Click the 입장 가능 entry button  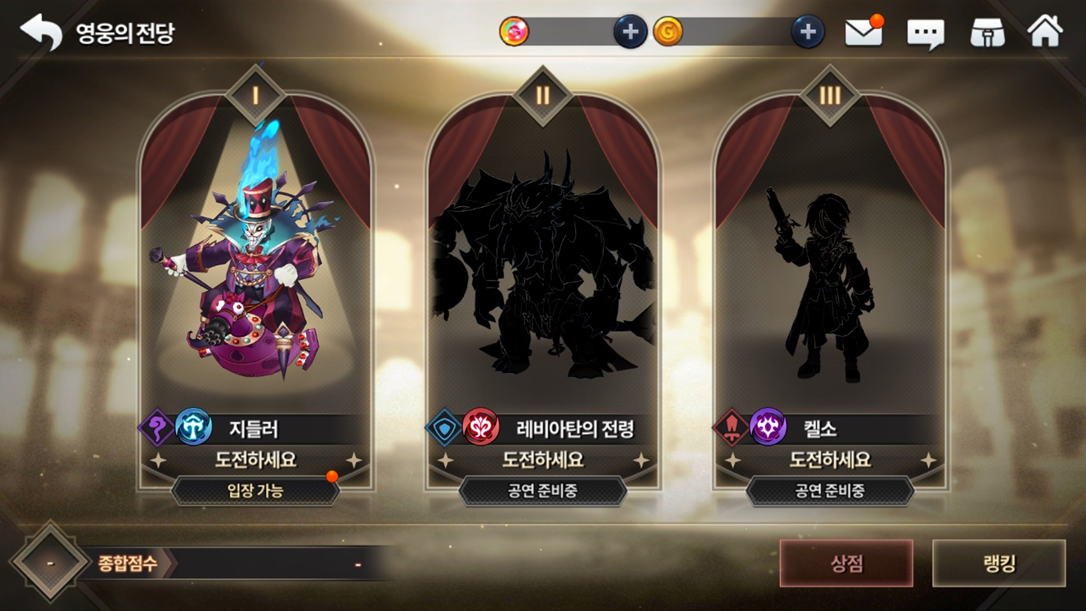coord(256,491)
